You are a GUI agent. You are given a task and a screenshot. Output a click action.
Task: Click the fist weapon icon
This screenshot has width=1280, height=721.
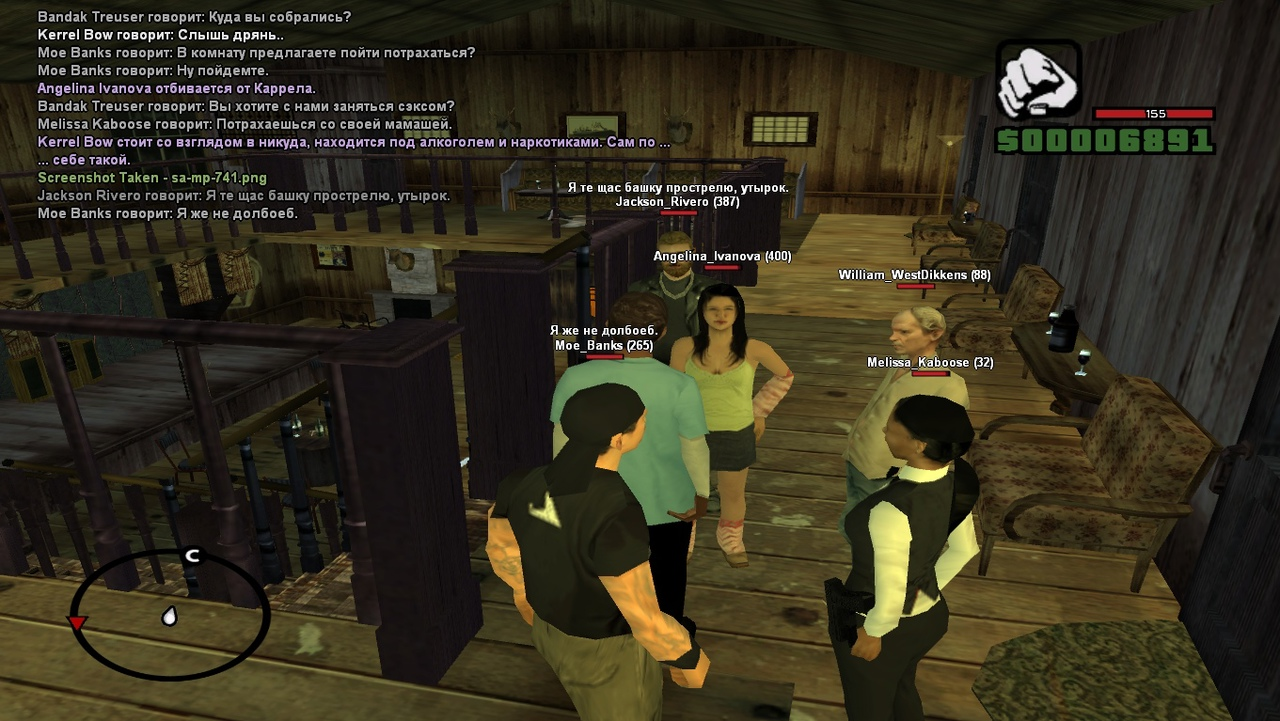coord(1038,80)
